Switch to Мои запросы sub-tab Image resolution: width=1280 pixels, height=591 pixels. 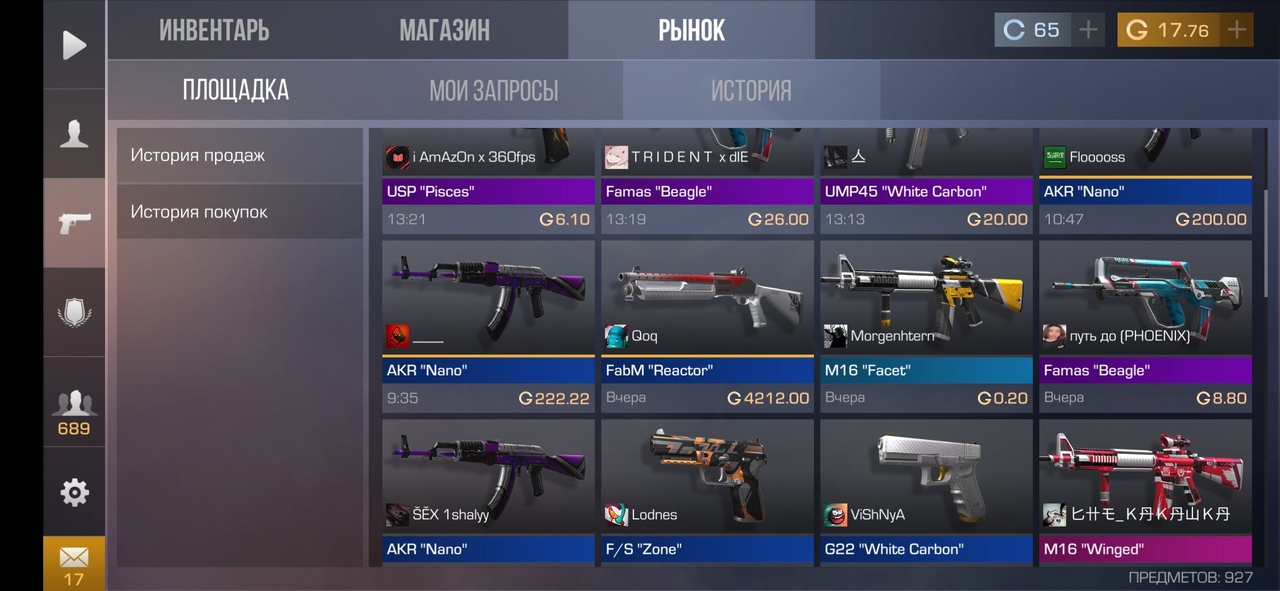pyautogui.click(x=494, y=91)
